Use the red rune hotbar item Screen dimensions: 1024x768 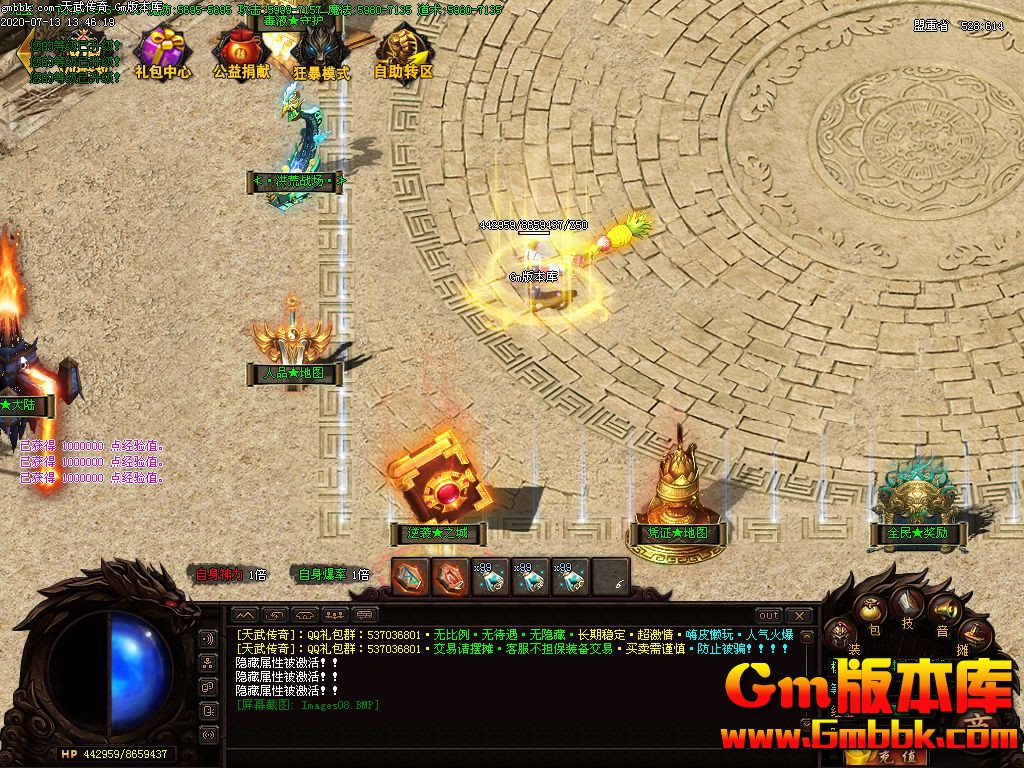[x=450, y=577]
